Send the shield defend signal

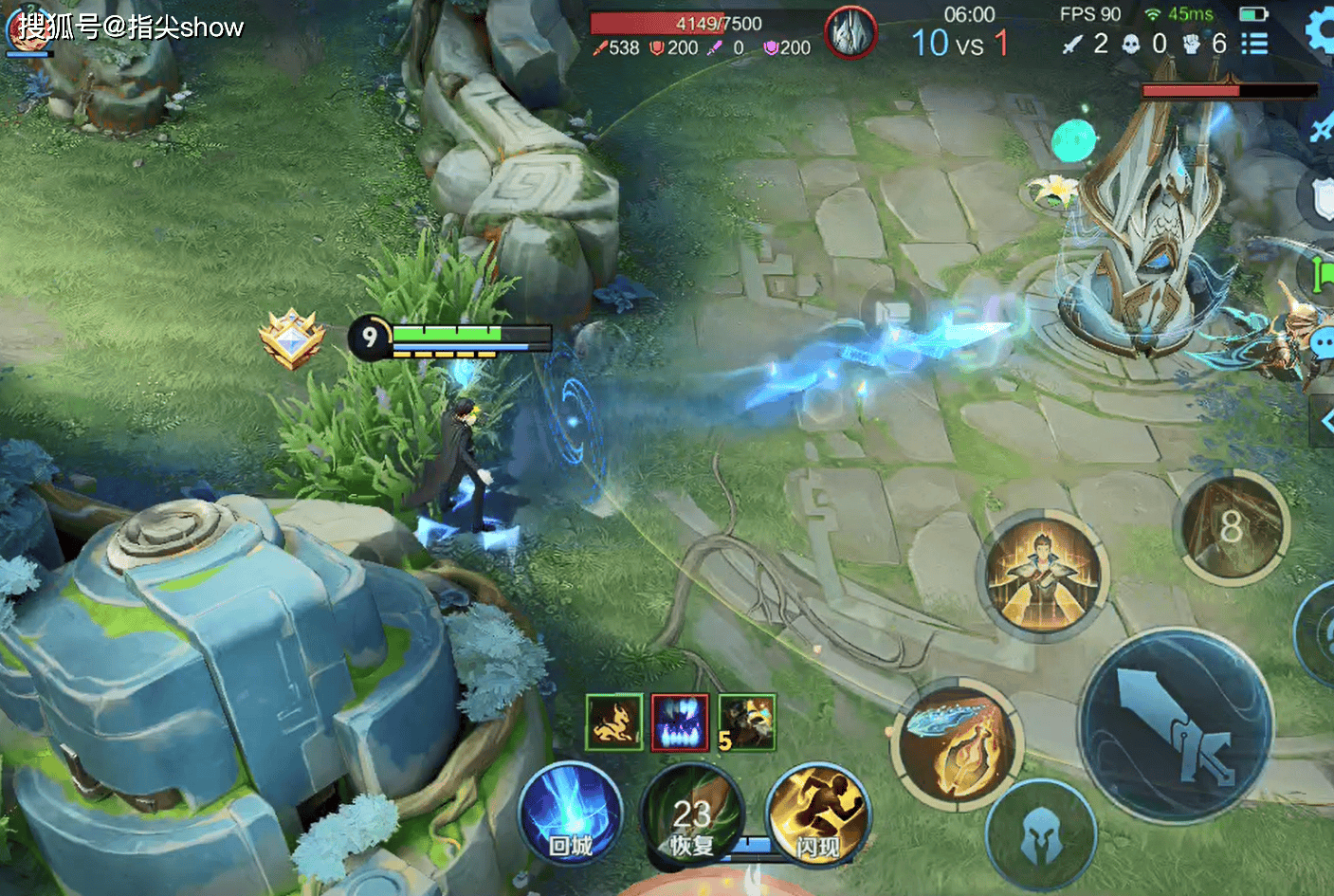coord(1322,199)
